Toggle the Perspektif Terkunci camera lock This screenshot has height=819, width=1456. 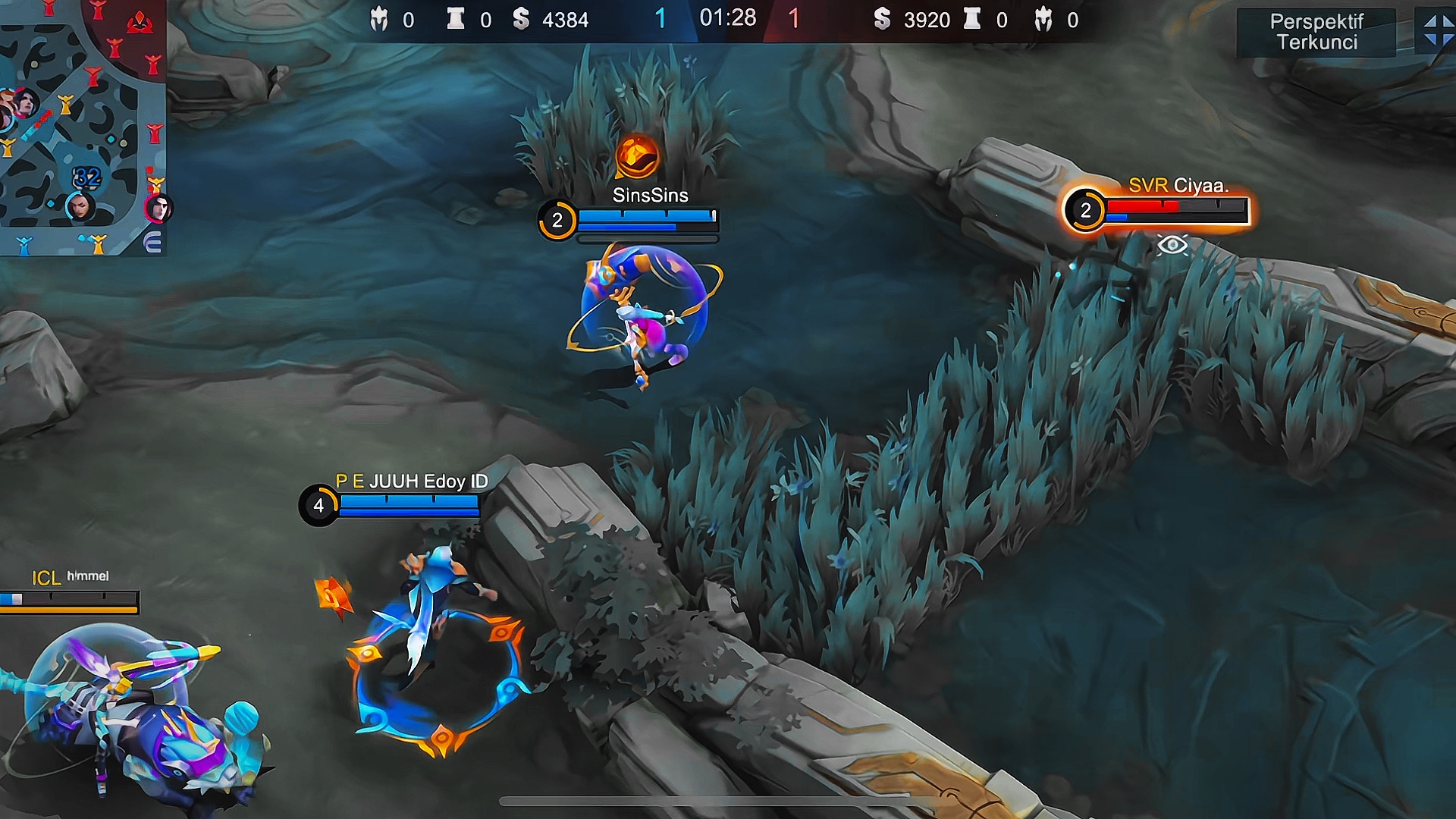point(1316,32)
